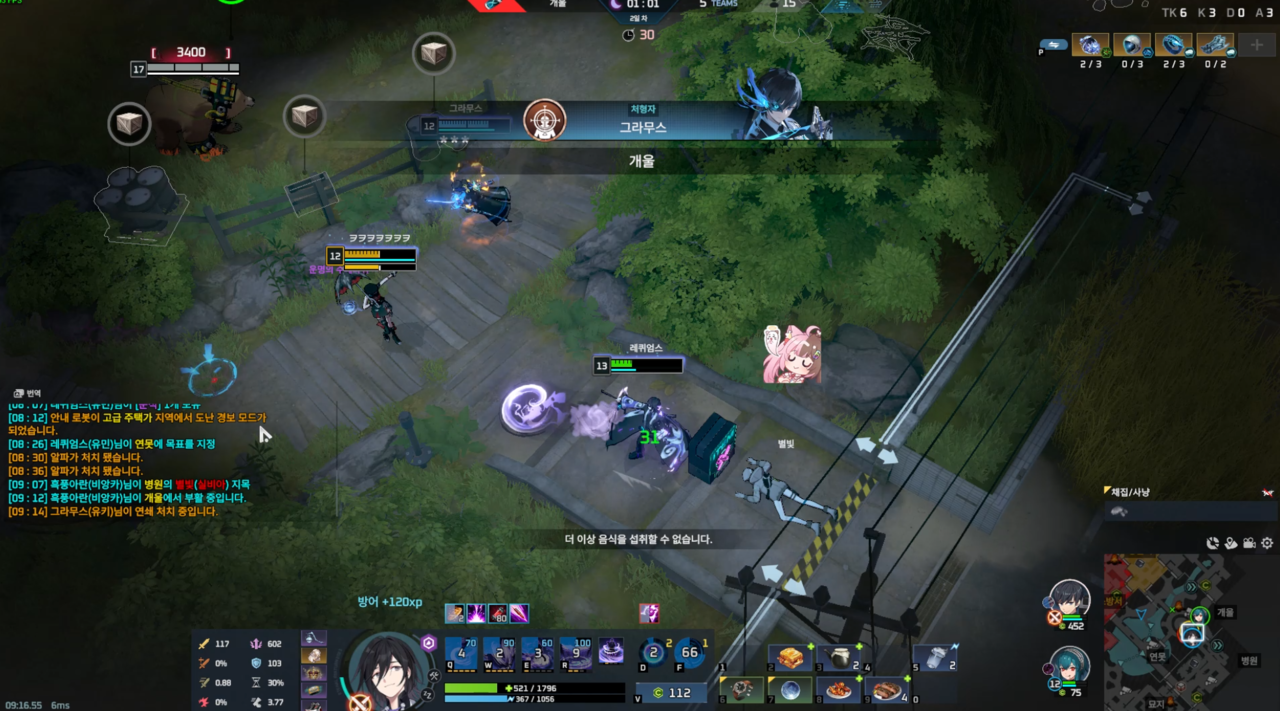Open the player character portrait
Viewport: 1280px width, 711px height.
tap(389, 670)
